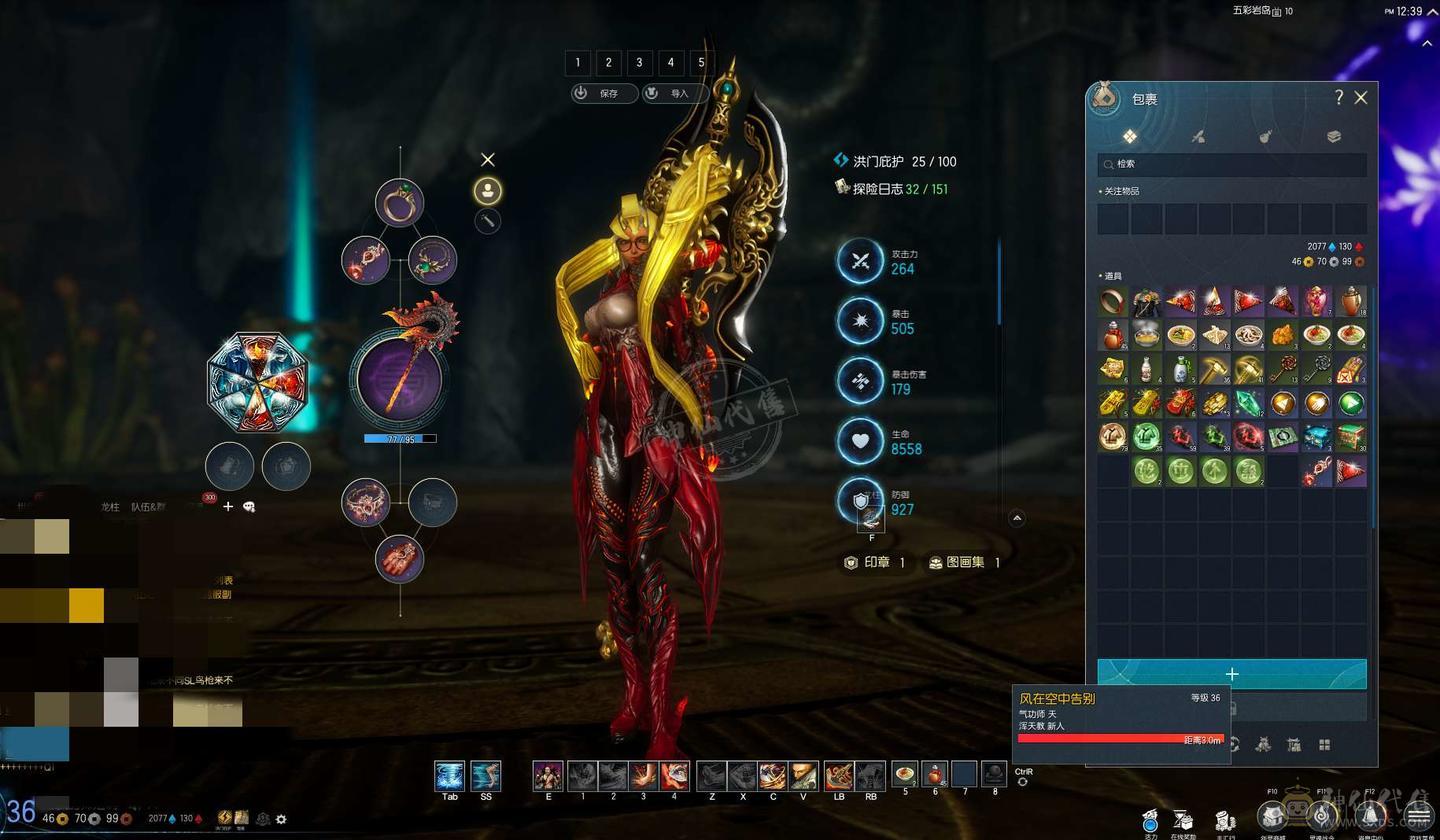Open the 印章 seal section
Screen dimensions: 1440x840
[874, 562]
